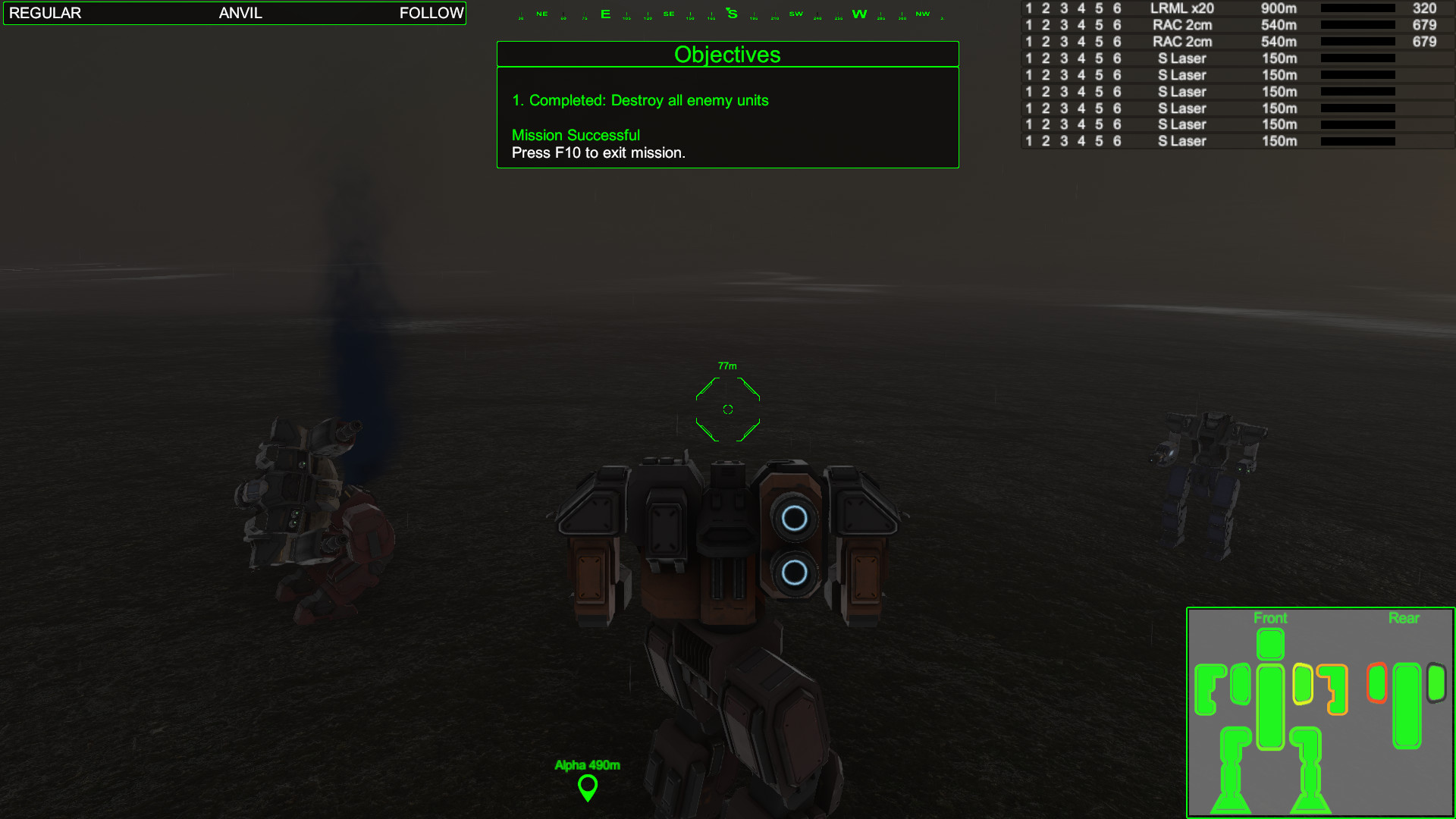Select the left leg on damage readout
The image size is (1456, 819).
[1232, 758]
